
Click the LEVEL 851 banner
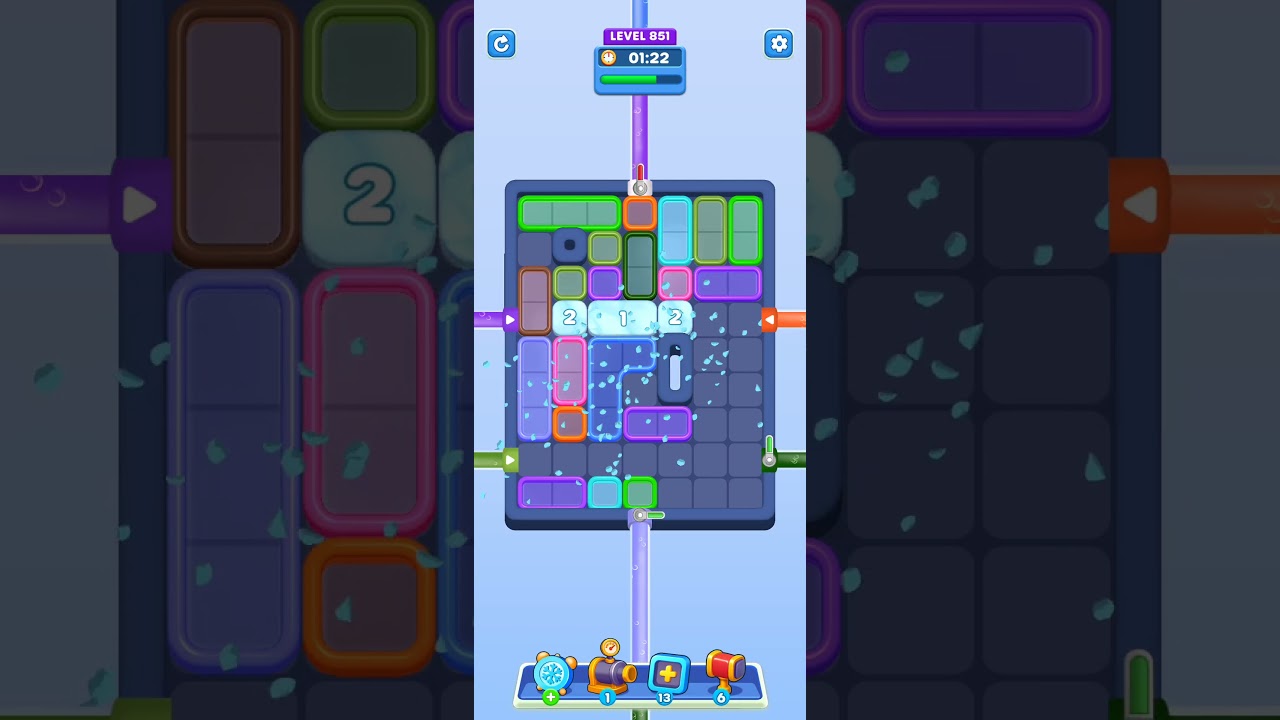tap(640, 35)
